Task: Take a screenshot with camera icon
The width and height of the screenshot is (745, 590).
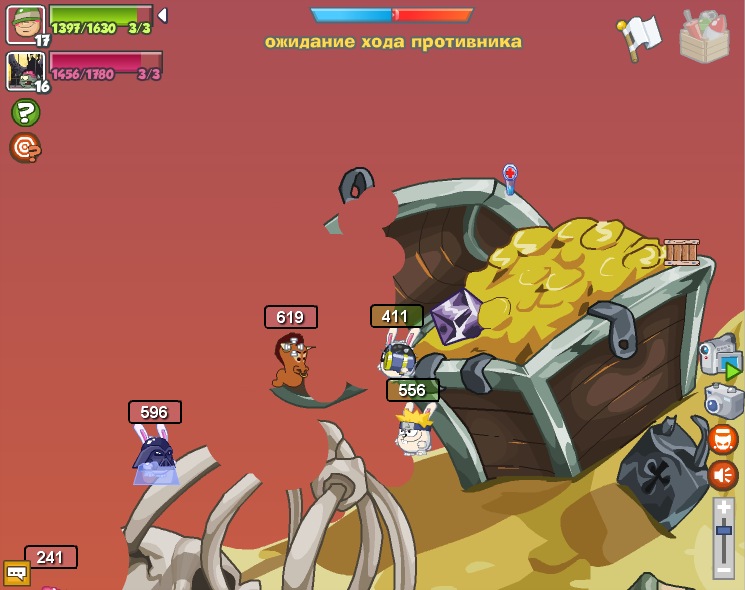Action: (723, 400)
